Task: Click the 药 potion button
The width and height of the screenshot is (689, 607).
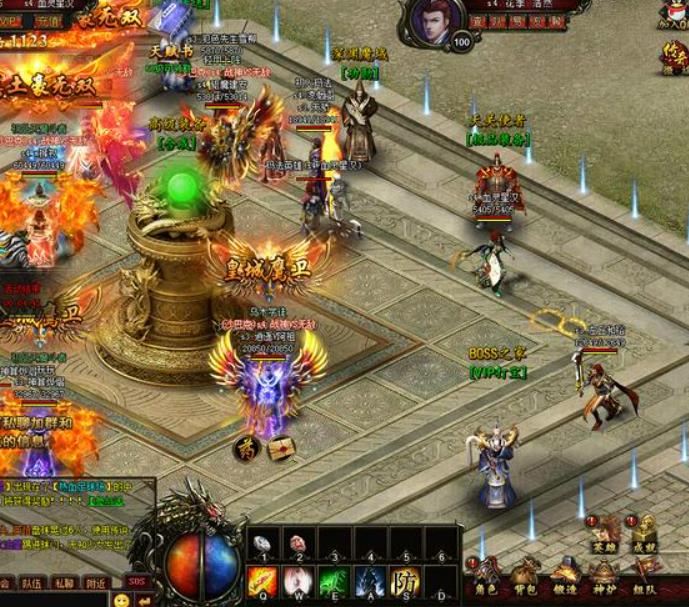Action: pos(246,447)
